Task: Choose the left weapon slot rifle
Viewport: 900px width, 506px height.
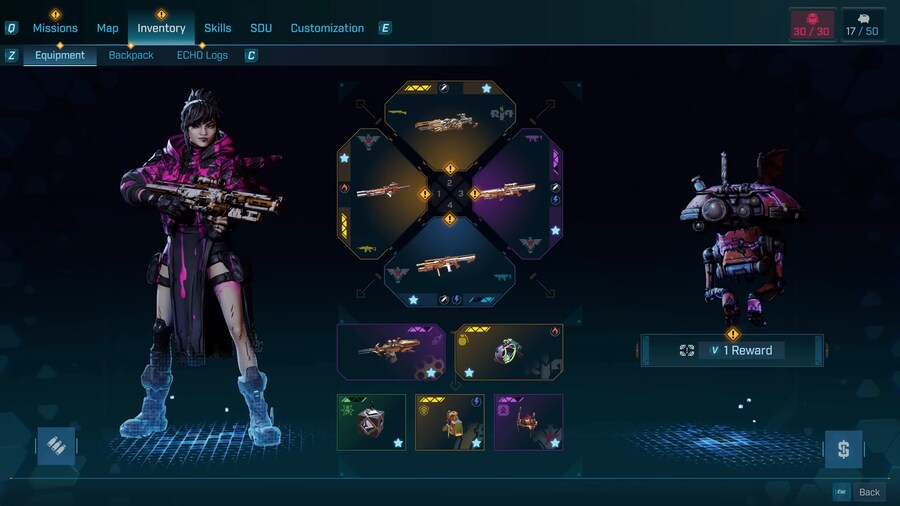Action: point(384,191)
